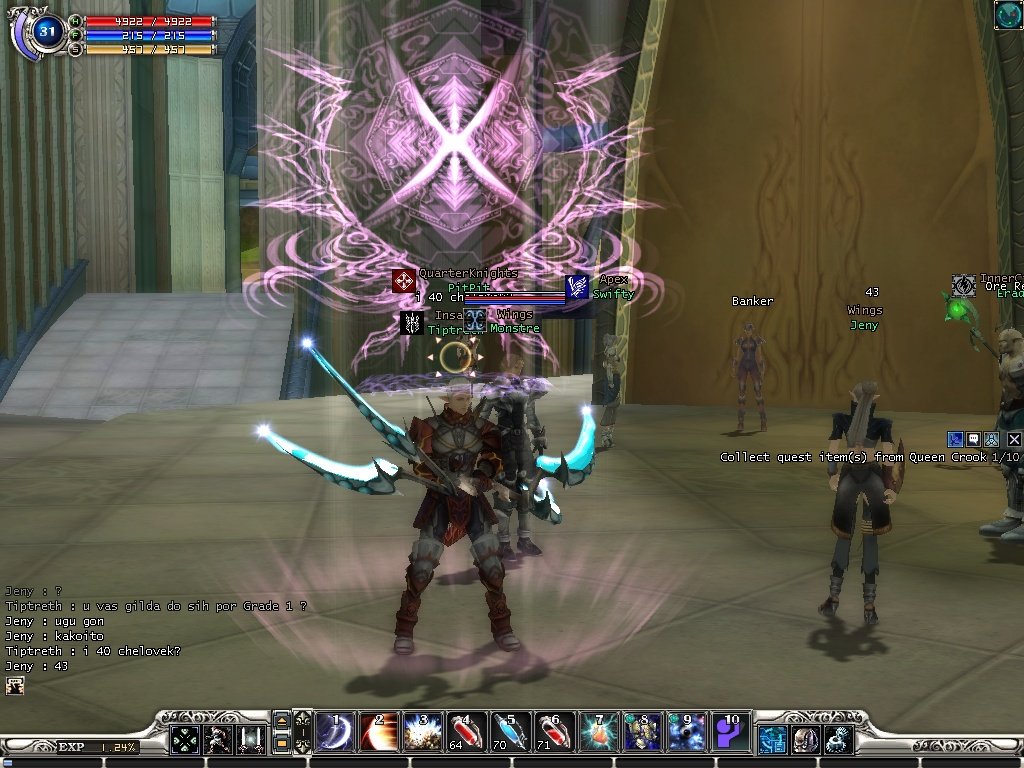The image size is (1024, 768).
Task: Open the helmet character icon
Action: [804, 739]
